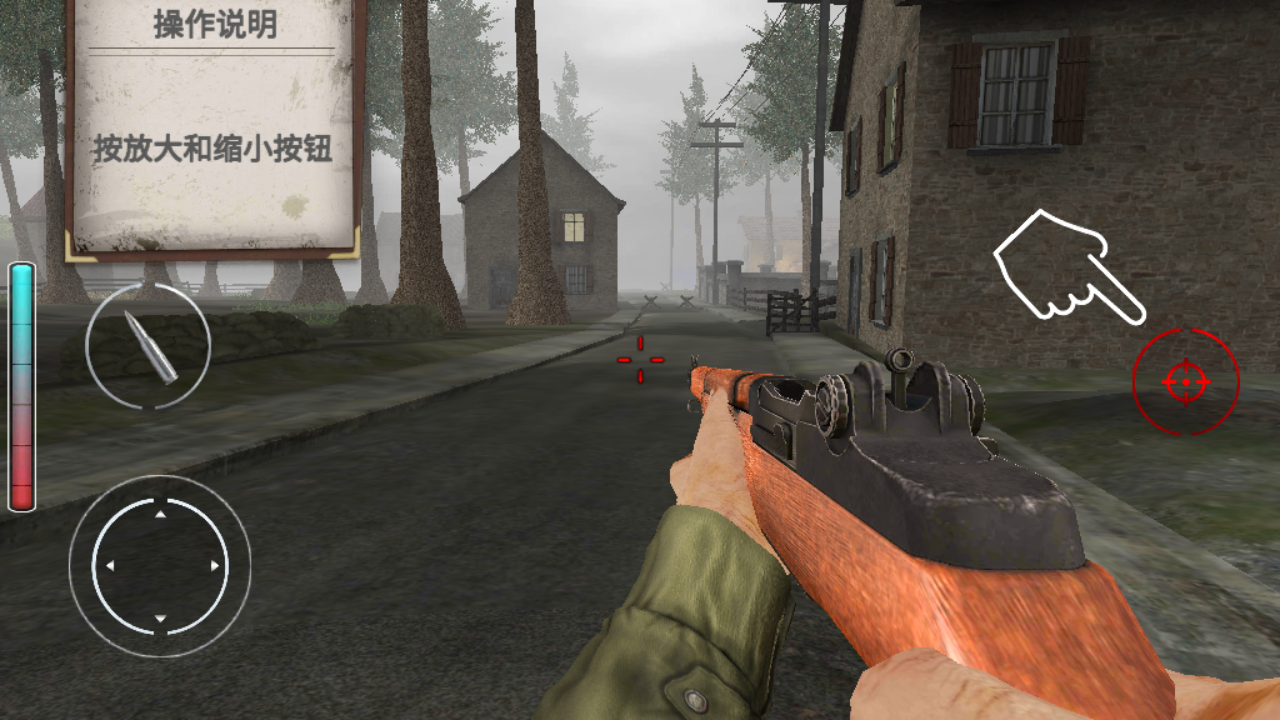Tap the bullet fire button
This screenshot has width=1280, height=720.
148,346
